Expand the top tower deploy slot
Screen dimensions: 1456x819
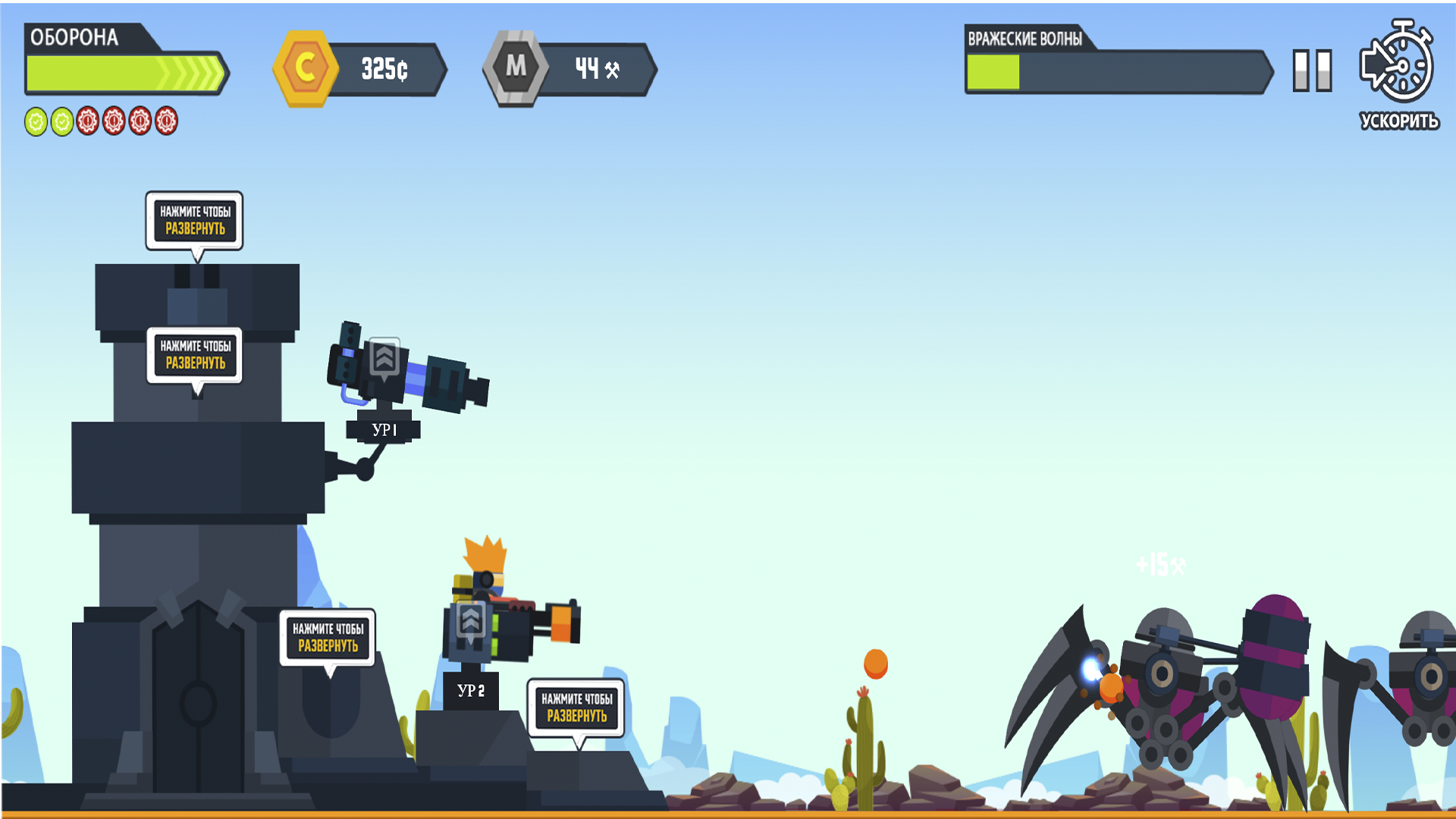[x=195, y=221]
